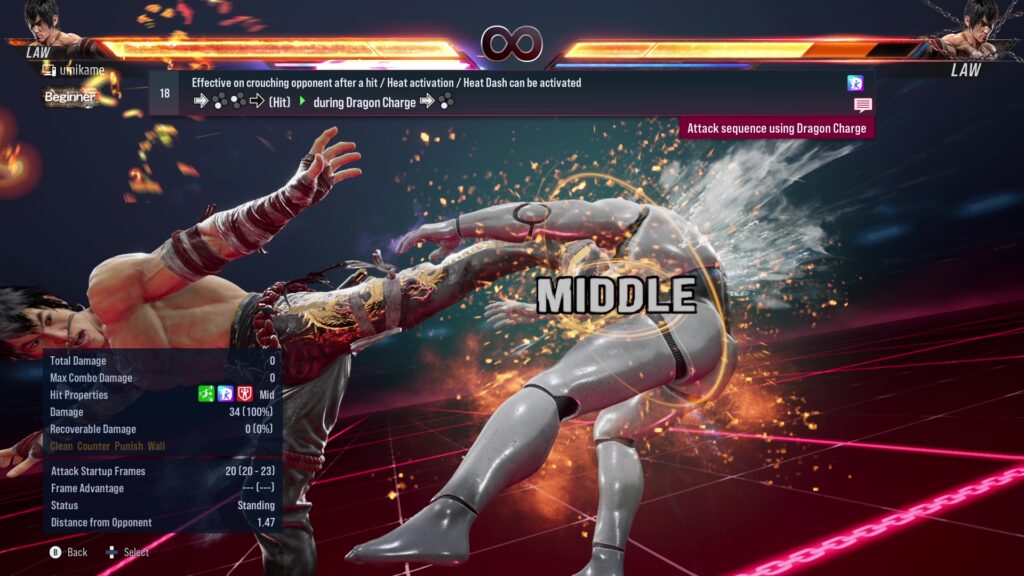The height and width of the screenshot is (576, 1024).
Task: Click the Attack sequence using Dragon Charge tag
Action: point(777,128)
